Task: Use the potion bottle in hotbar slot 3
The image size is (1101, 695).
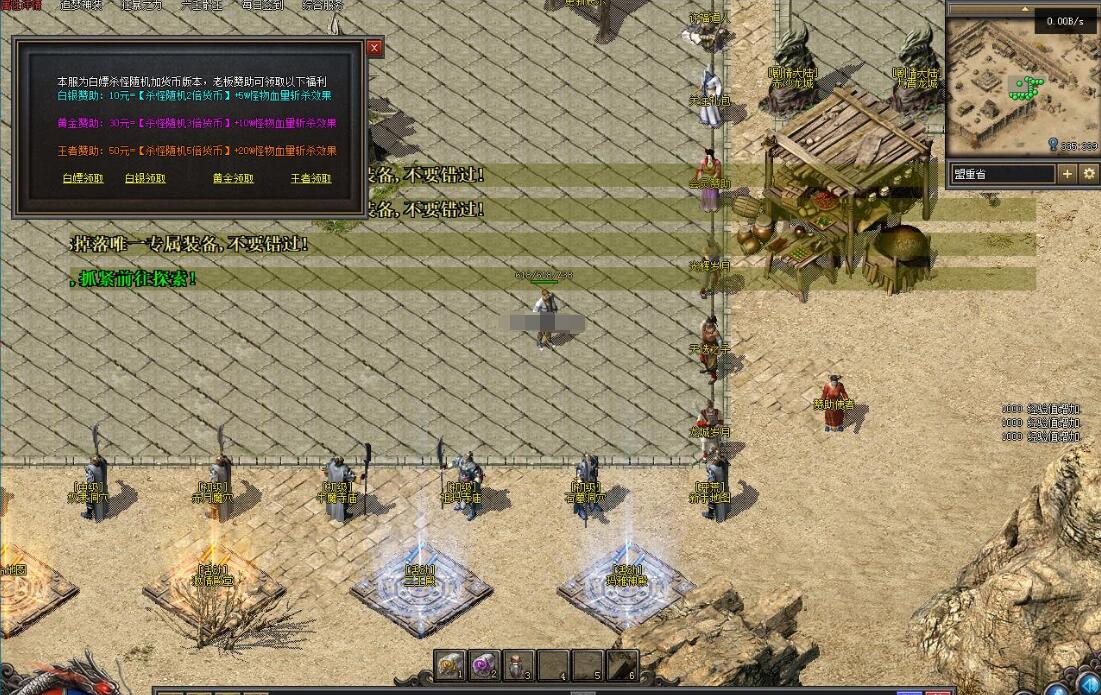Action: [x=518, y=664]
